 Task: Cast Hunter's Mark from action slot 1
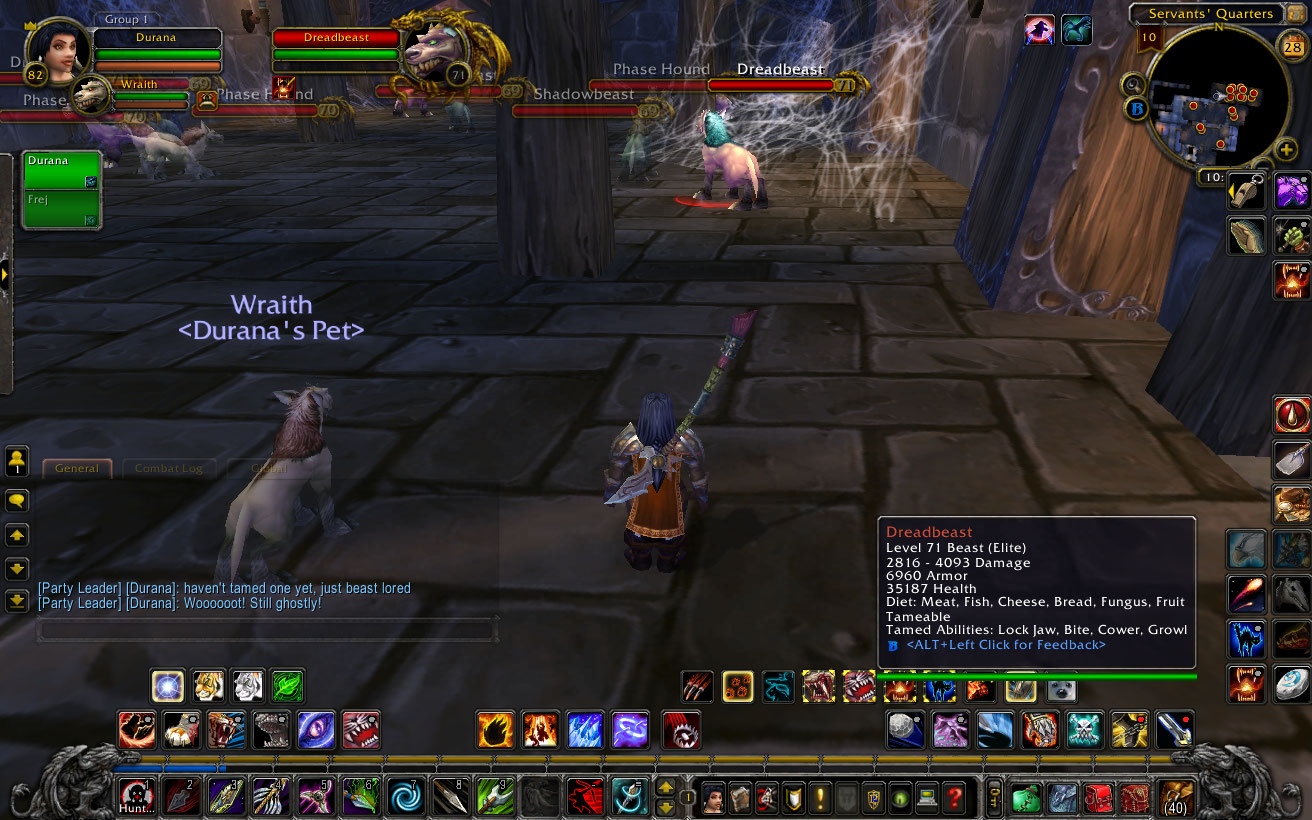tap(137, 797)
